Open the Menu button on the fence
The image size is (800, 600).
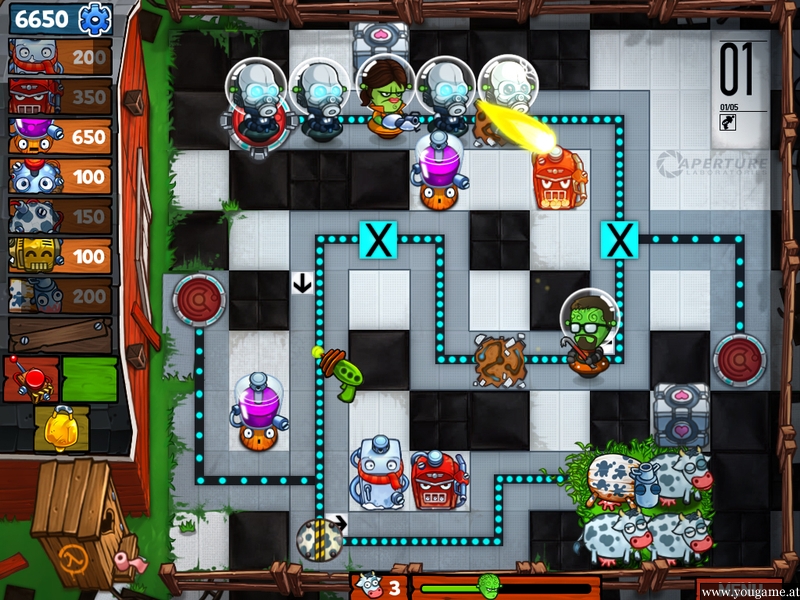742,589
